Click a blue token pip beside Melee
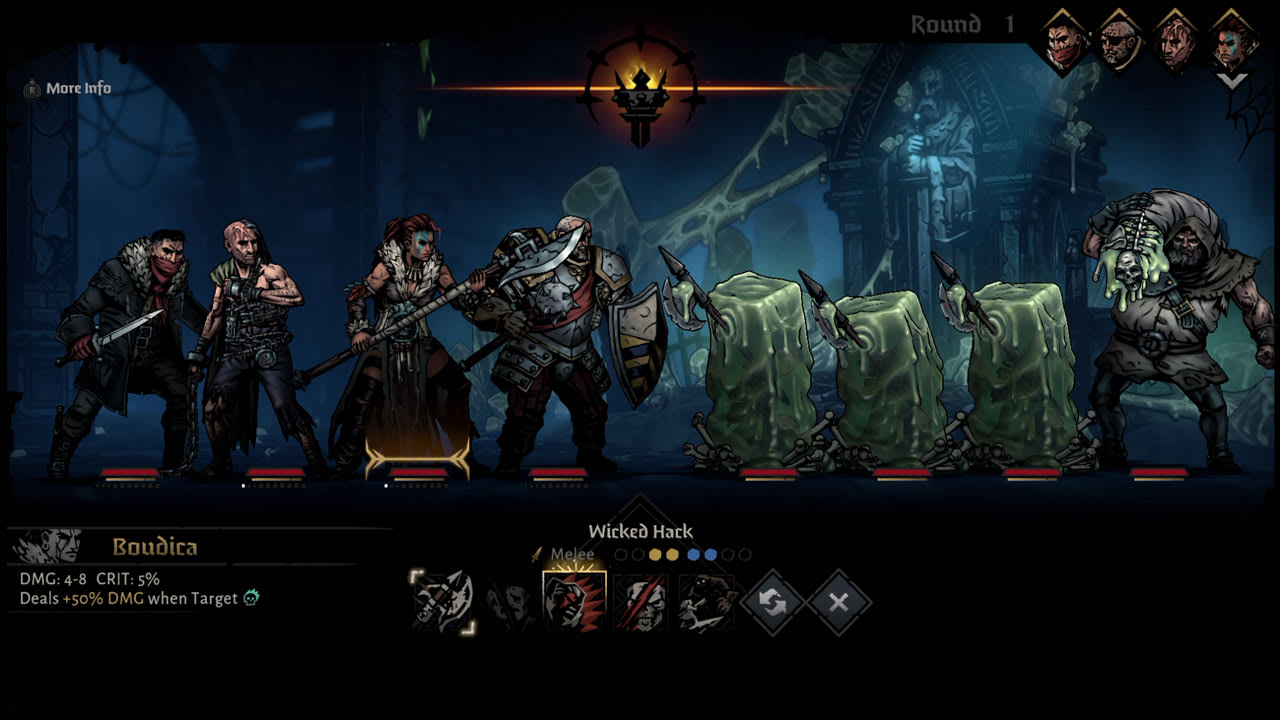The height and width of the screenshot is (720, 1280). [696, 552]
